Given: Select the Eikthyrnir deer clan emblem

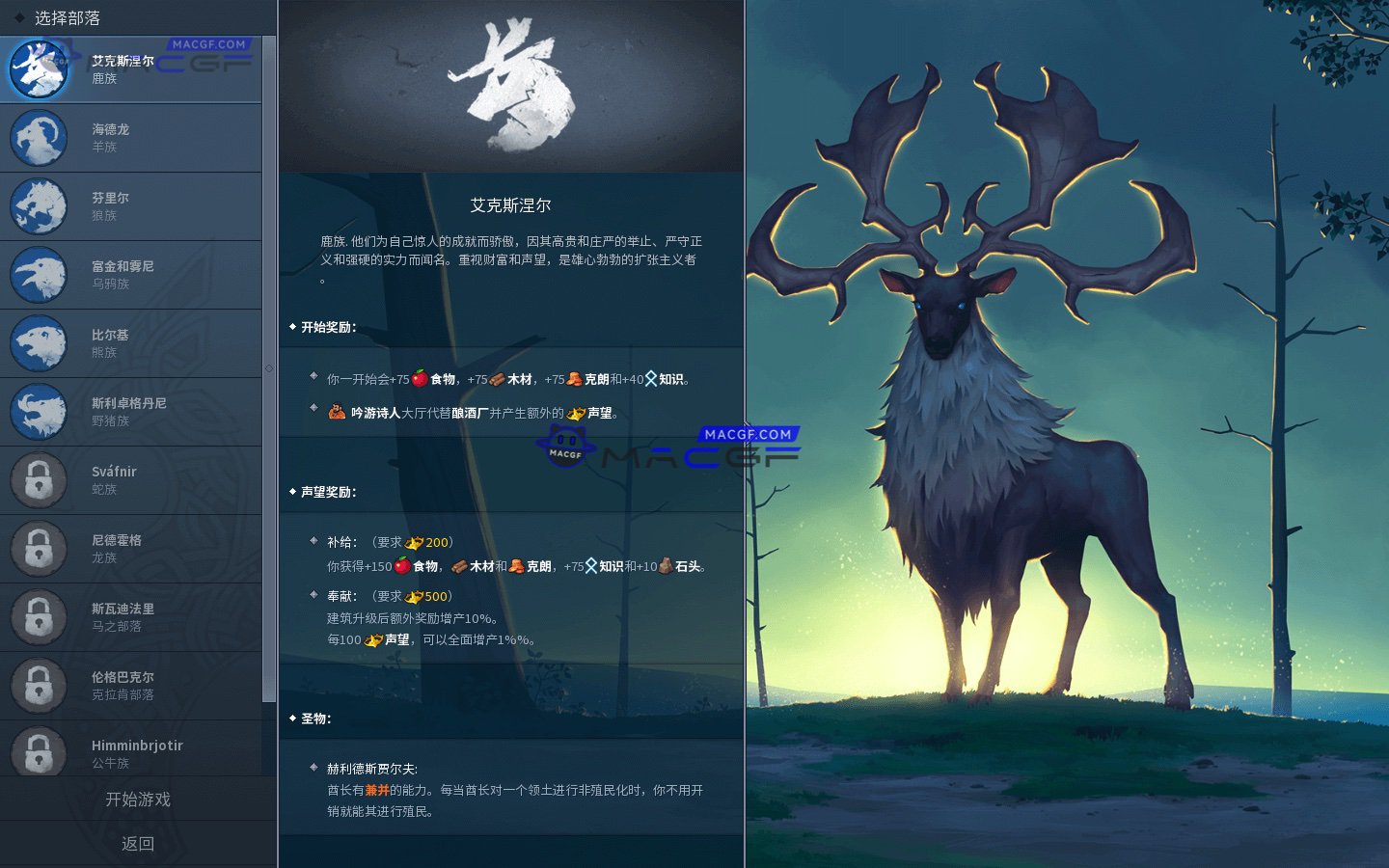Looking at the screenshot, I should pyautogui.click(x=39, y=68).
